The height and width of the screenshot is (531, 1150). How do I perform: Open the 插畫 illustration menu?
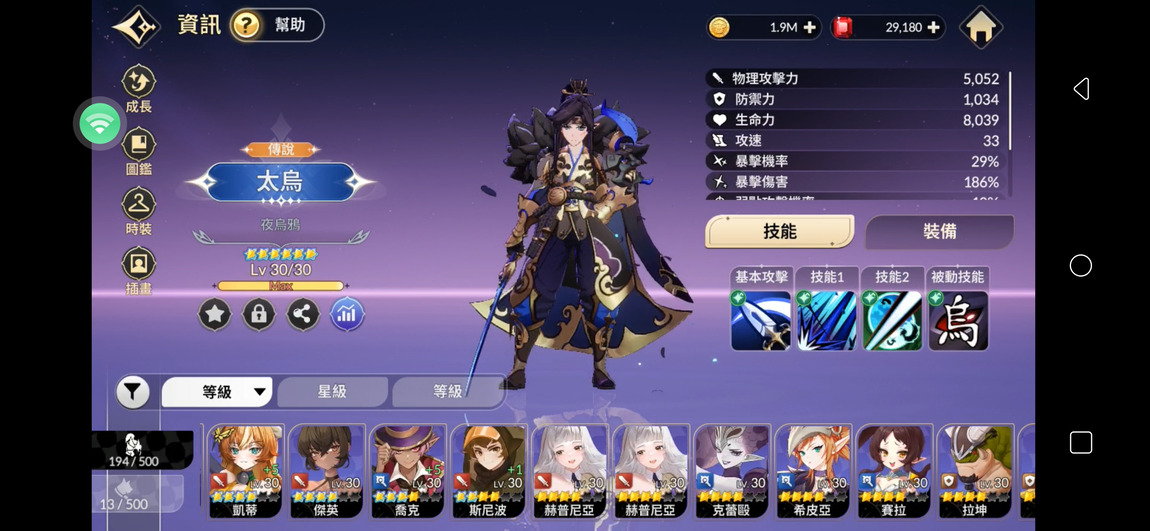(139, 271)
